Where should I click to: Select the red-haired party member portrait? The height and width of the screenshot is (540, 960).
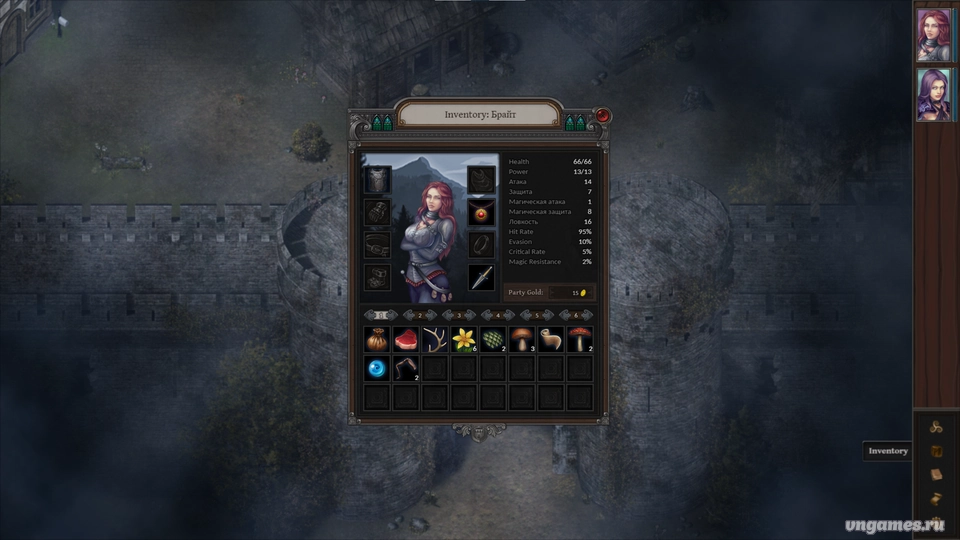point(934,35)
